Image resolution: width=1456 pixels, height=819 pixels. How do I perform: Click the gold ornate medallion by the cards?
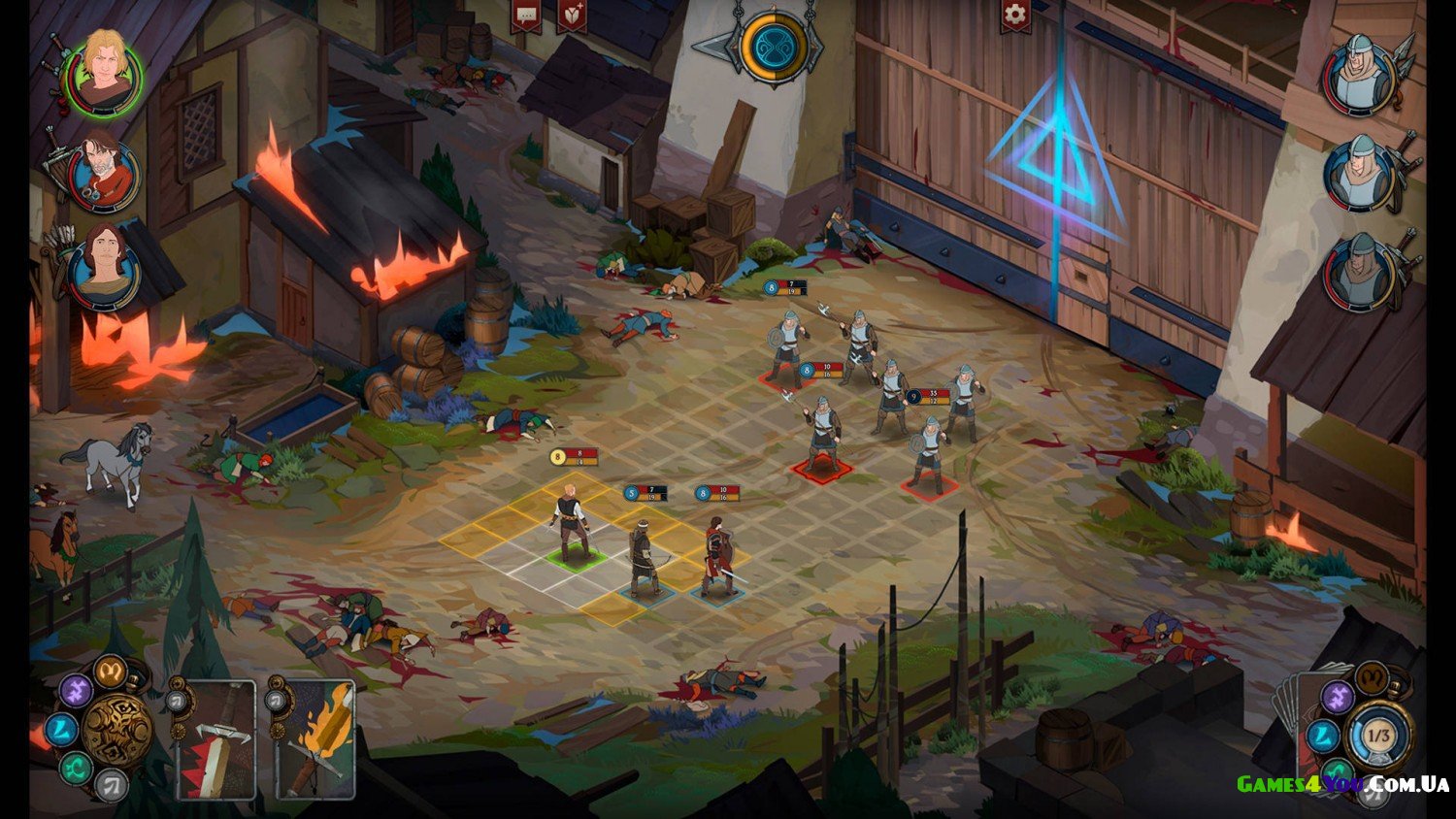pyautogui.click(x=117, y=732)
